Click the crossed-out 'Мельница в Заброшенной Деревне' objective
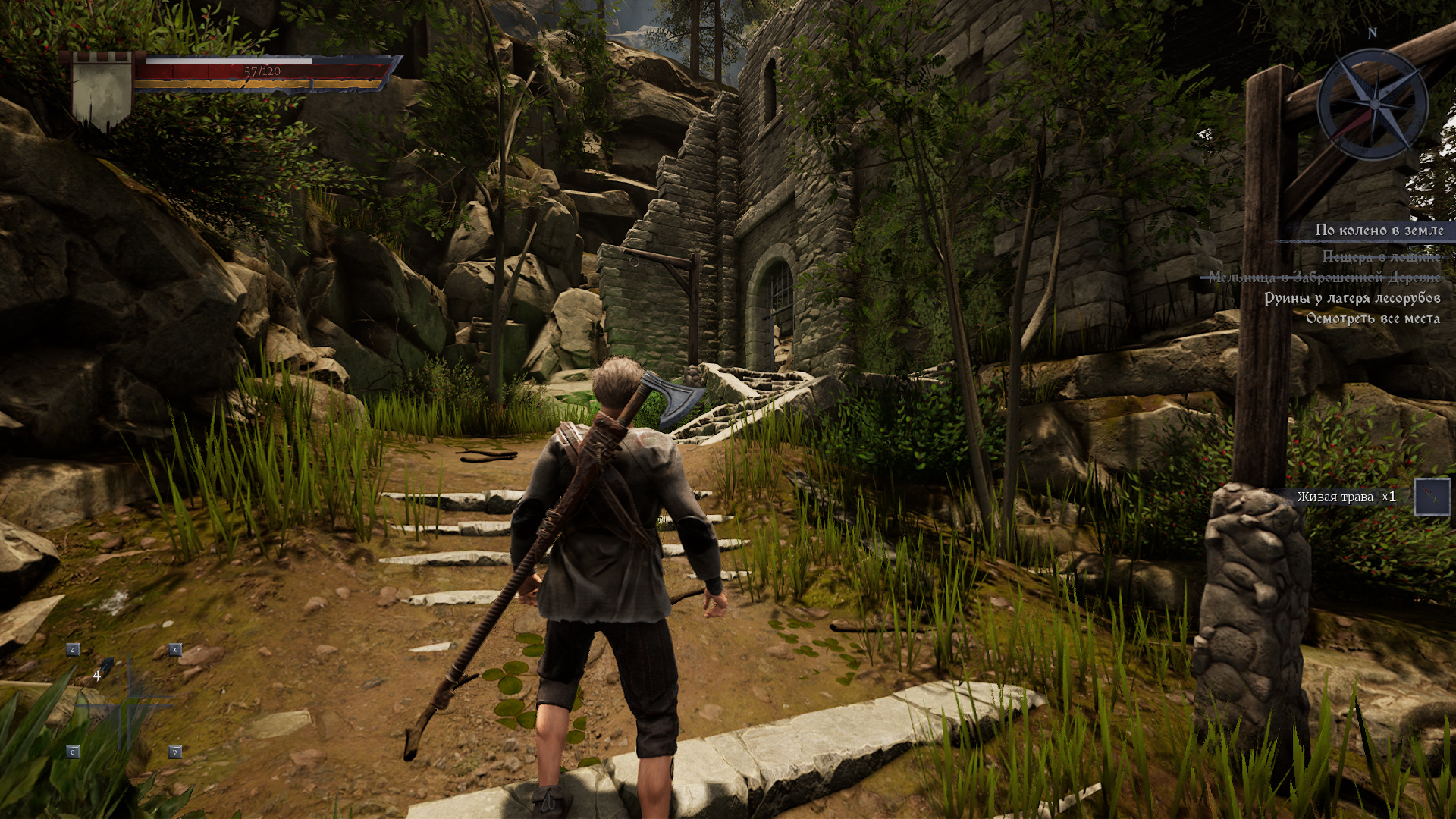This screenshot has width=1456, height=819. [x=1324, y=278]
